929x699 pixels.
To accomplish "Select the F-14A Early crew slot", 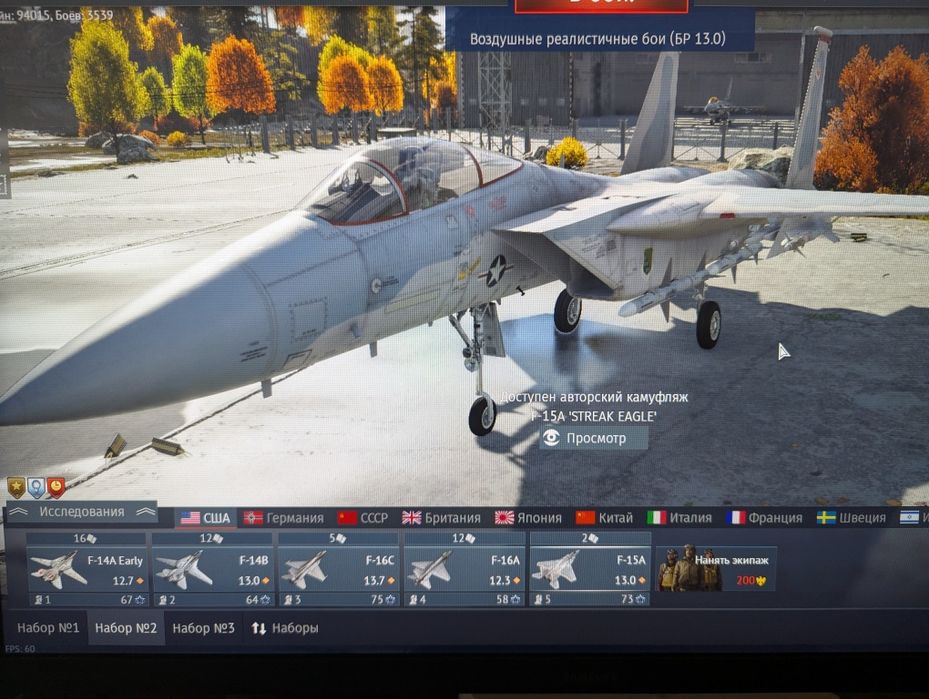I will [87, 570].
